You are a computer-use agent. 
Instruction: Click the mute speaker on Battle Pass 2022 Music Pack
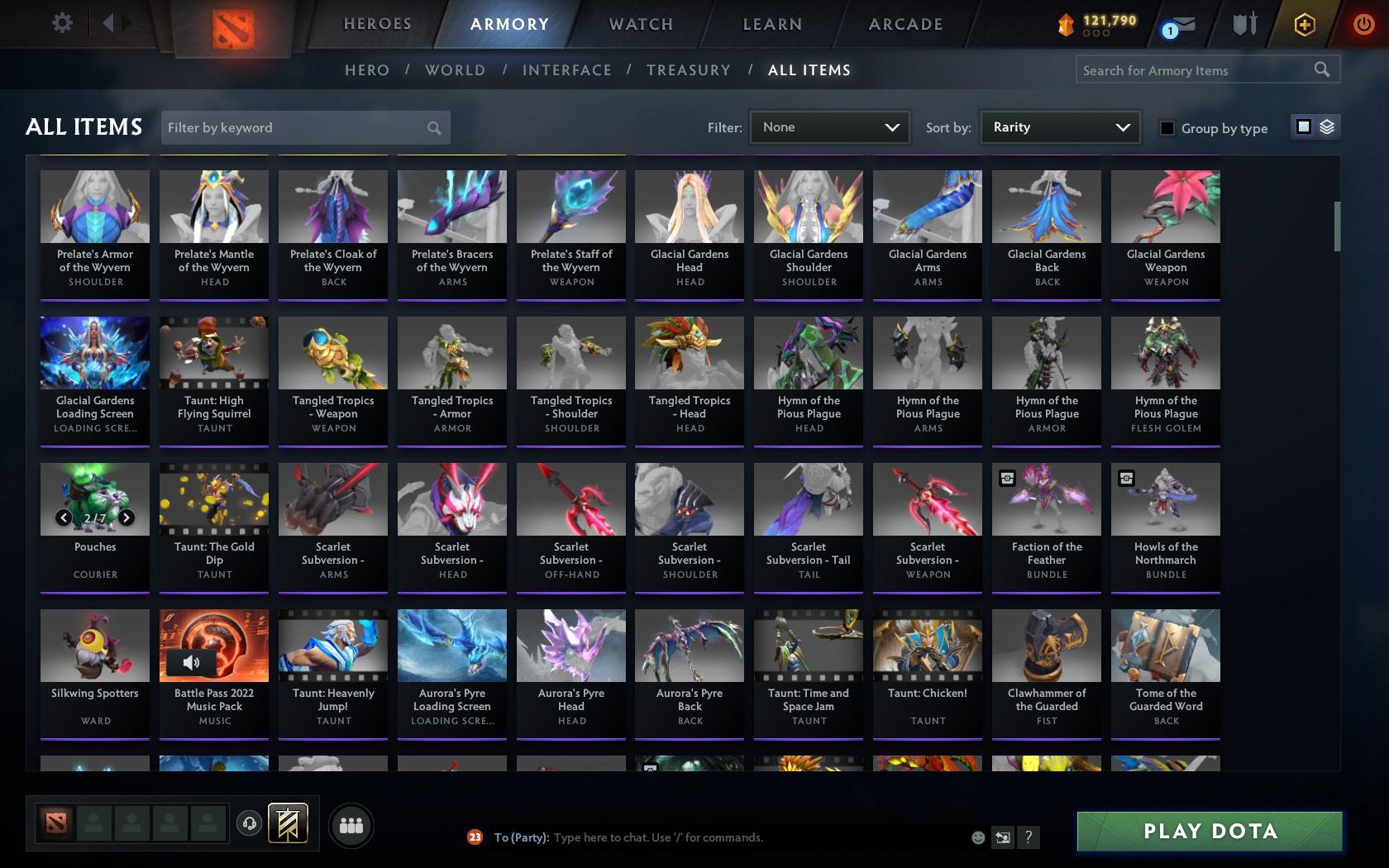click(191, 661)
